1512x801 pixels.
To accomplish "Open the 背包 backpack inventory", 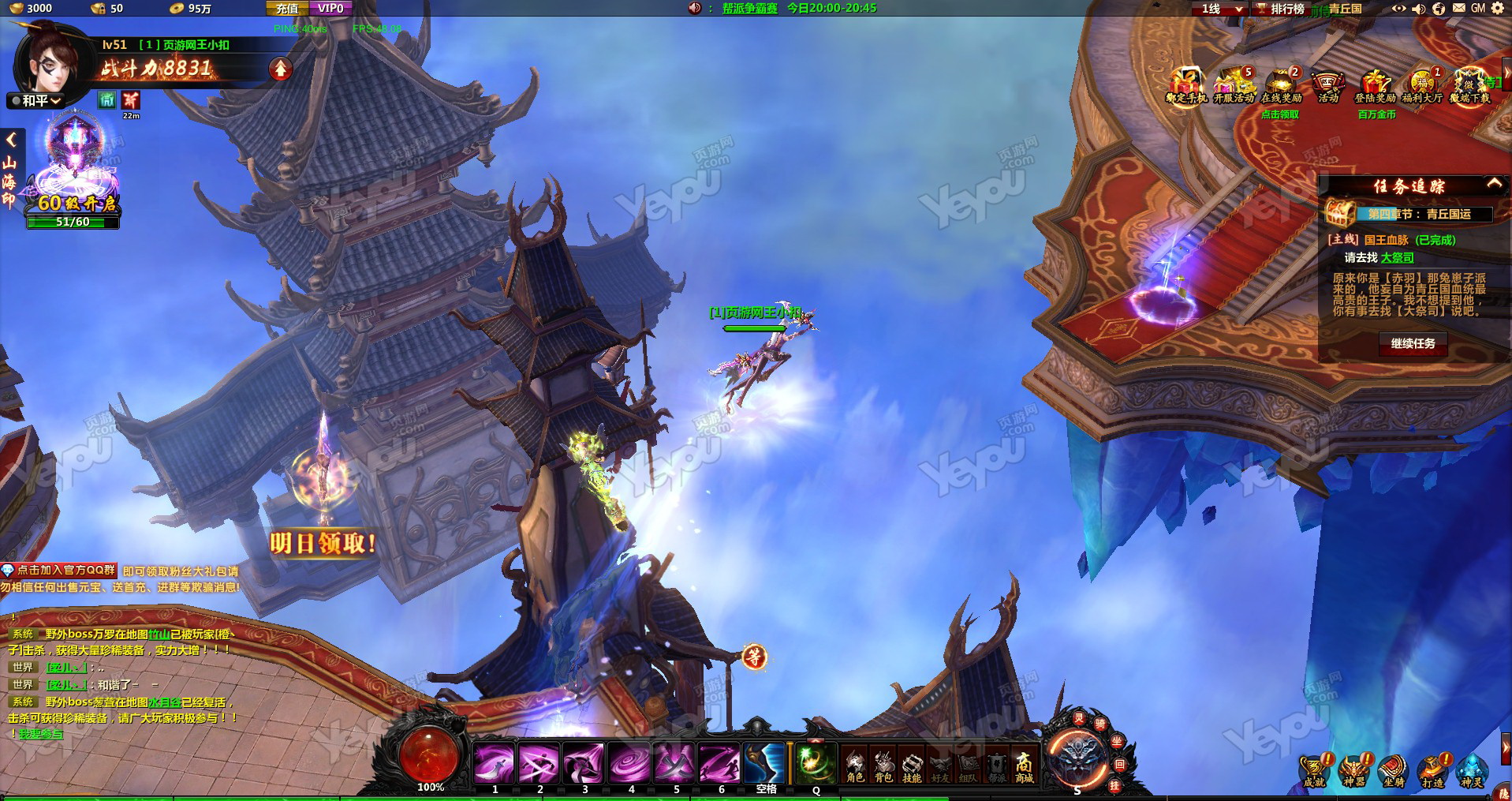I will point(883,765).
